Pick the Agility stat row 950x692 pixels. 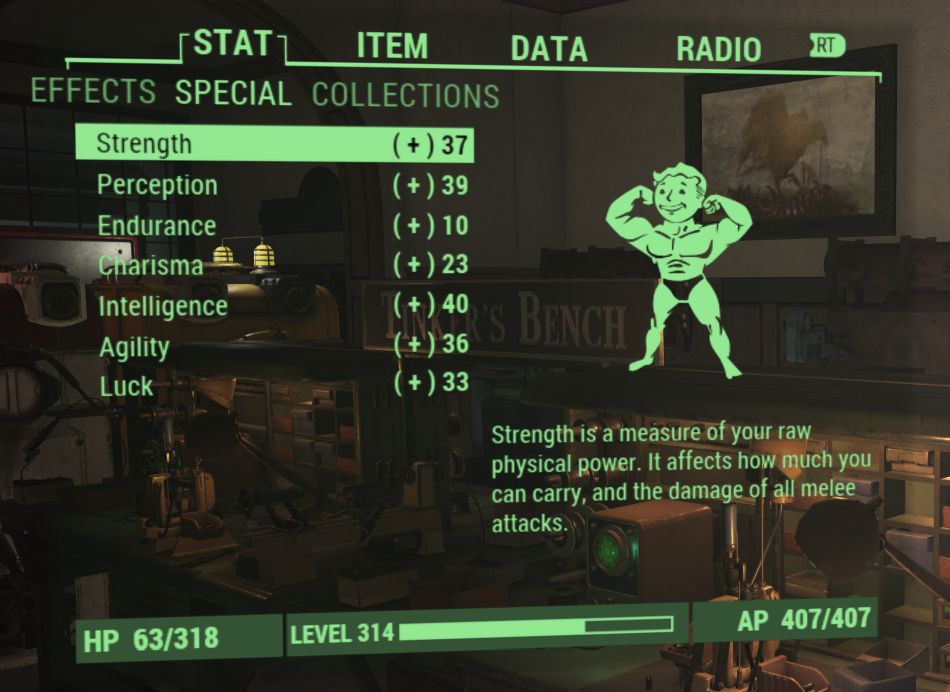coord(274,347)
